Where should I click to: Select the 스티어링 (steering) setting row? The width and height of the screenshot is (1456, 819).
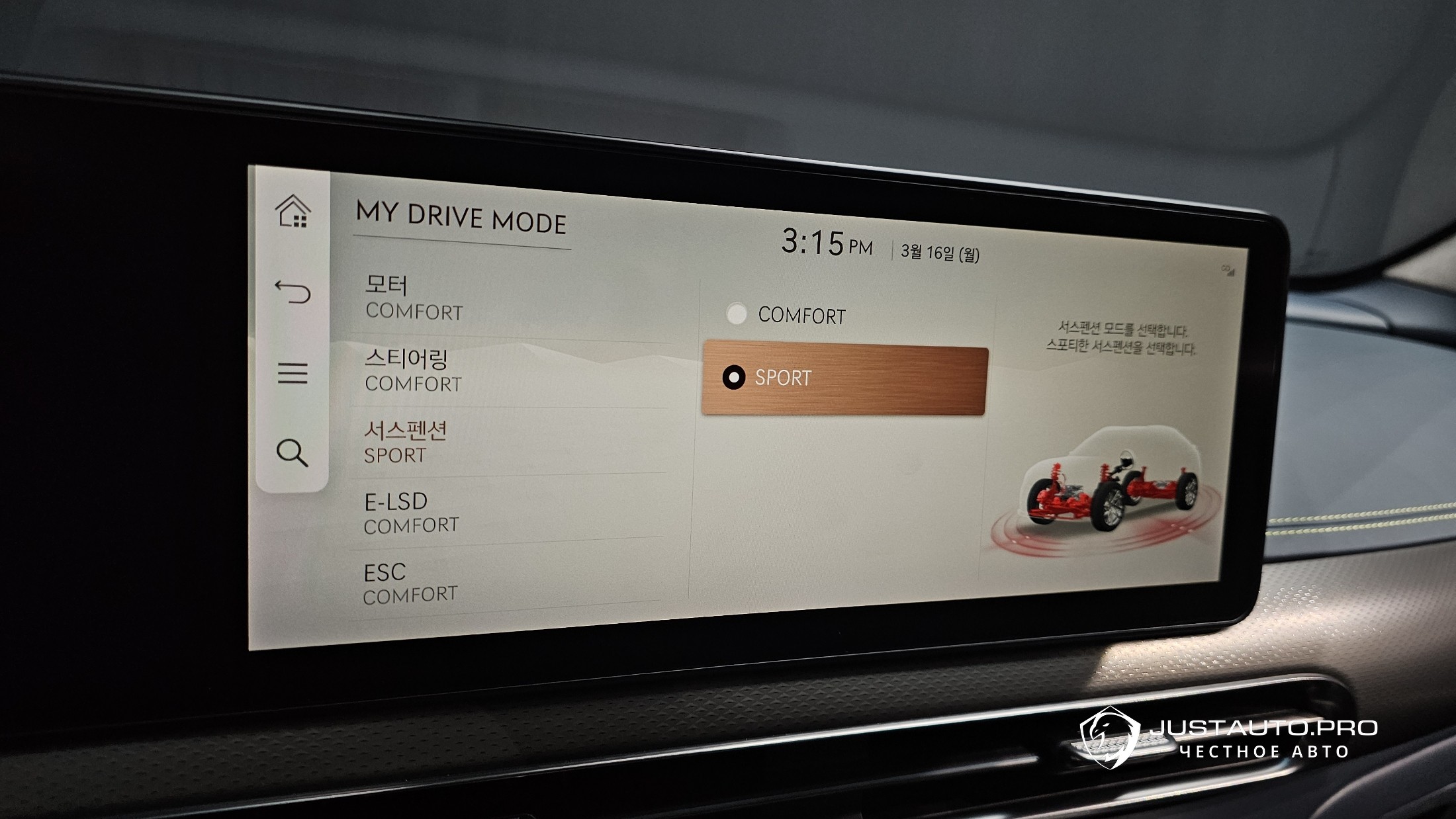coord(510,371)
